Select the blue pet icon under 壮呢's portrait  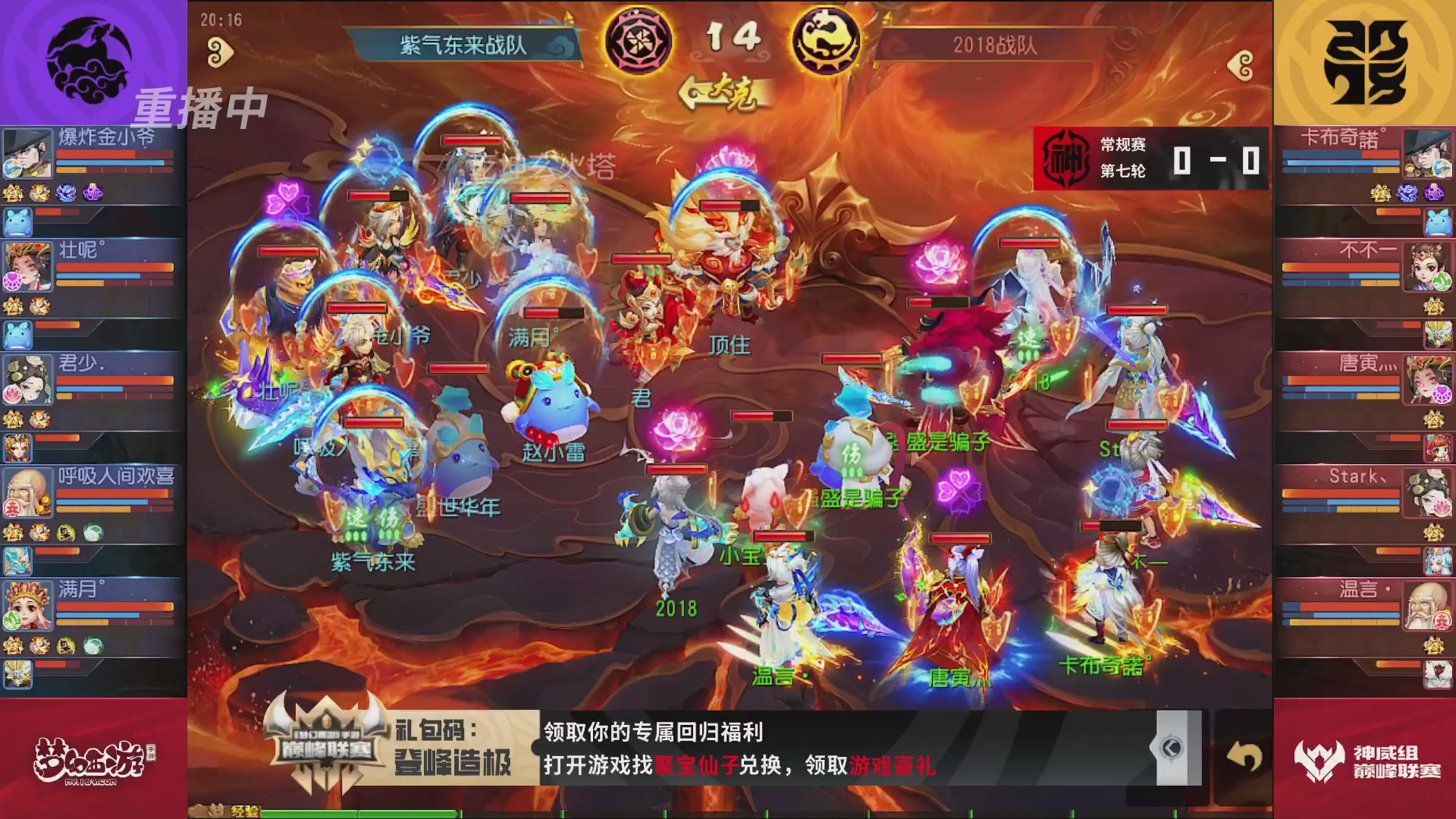pyautogui.click(x=17, y=335)
